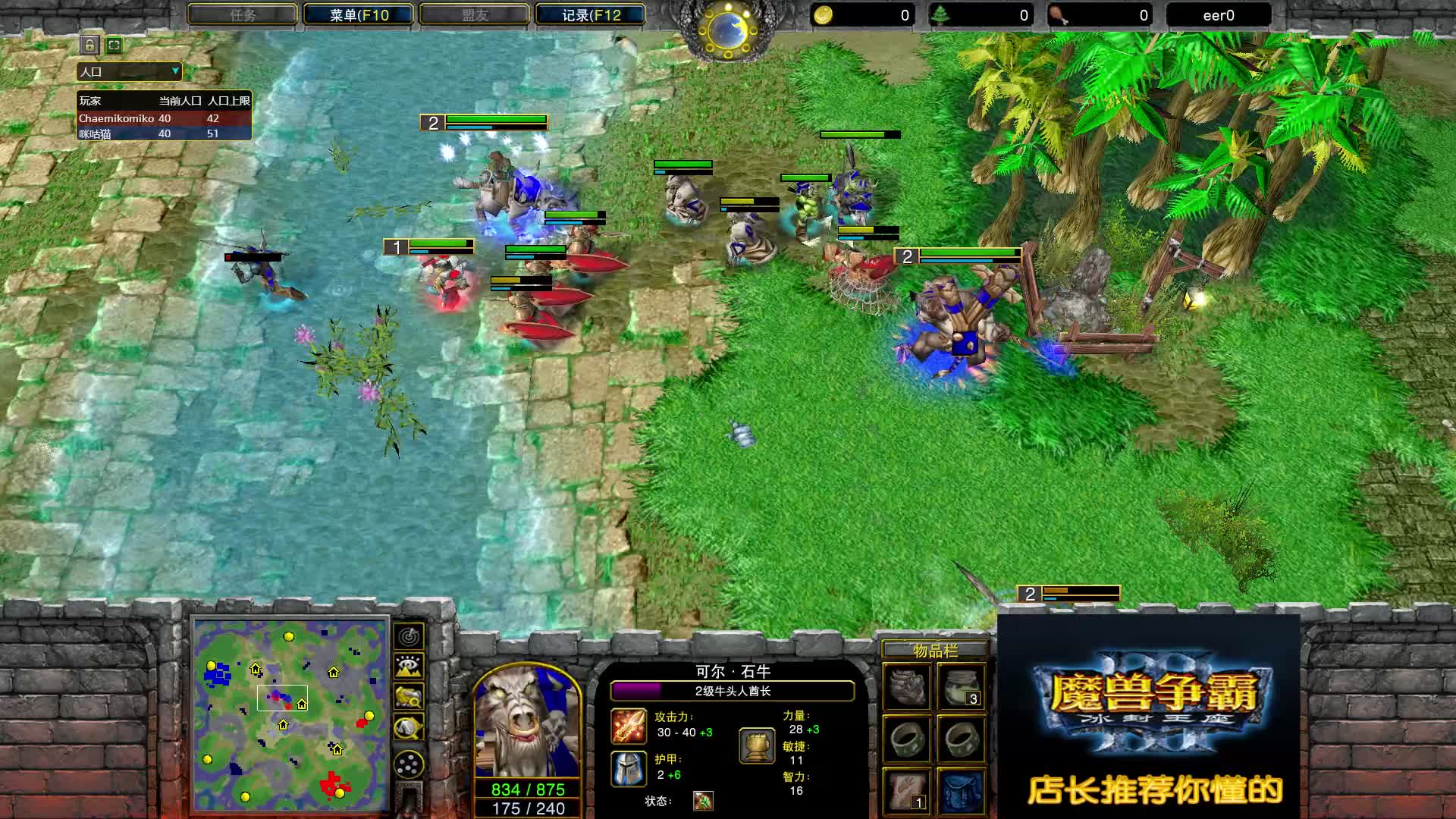Viewport: 1456px width, 819px height.
Task: Click the healing salve status buff icon
Action: point(701,800)
